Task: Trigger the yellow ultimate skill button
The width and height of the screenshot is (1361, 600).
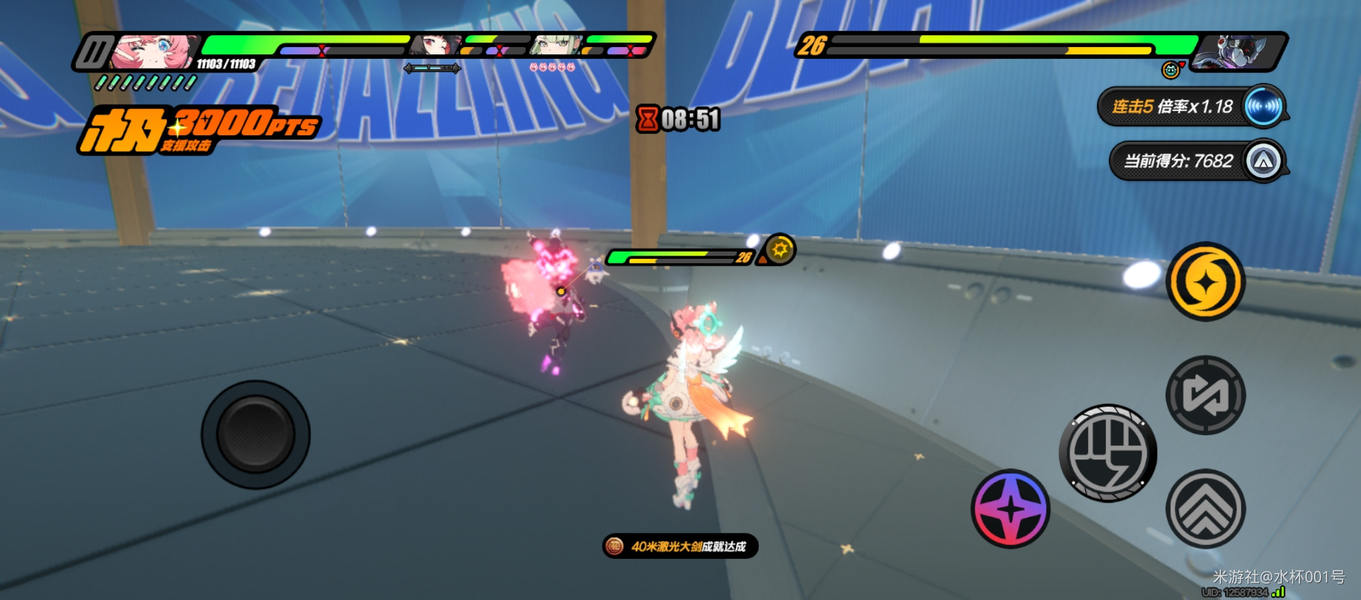Action: pos(1205,282)
